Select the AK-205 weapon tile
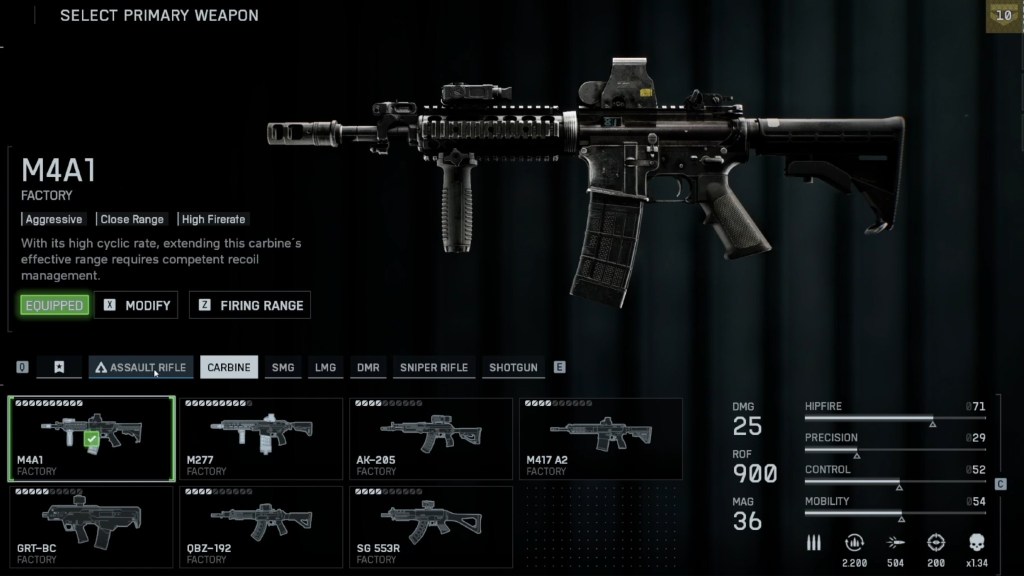 pyautogui.click(x=431, y=439)
